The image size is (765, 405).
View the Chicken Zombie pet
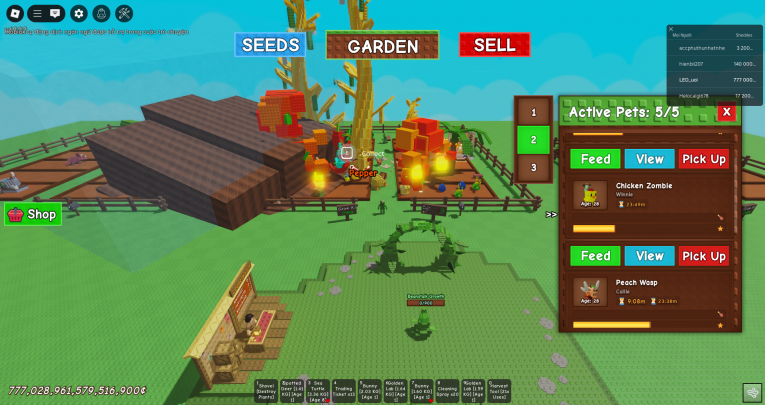click(650, 159)
